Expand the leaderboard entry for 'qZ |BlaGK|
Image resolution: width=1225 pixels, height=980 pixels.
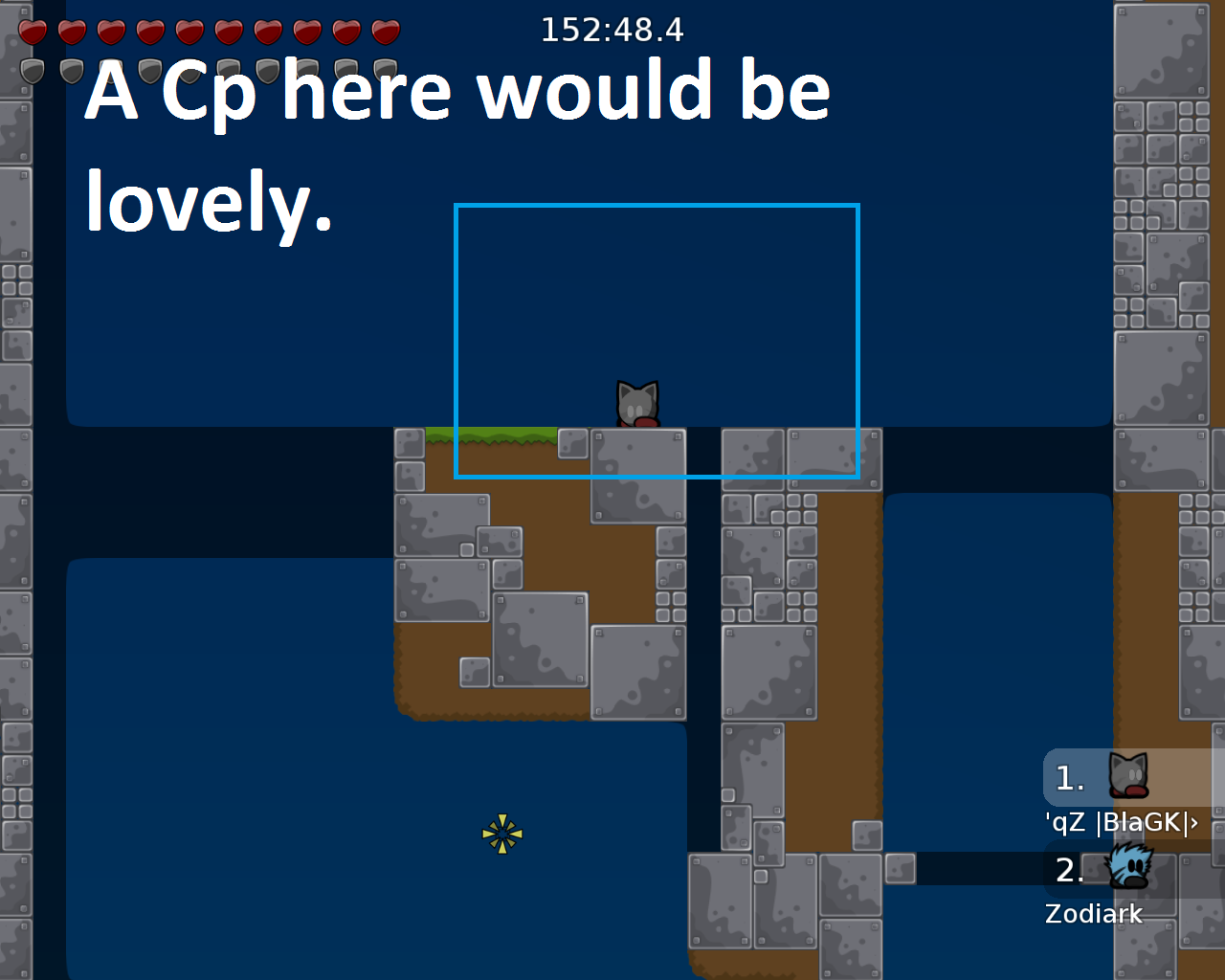point(1122,821)
